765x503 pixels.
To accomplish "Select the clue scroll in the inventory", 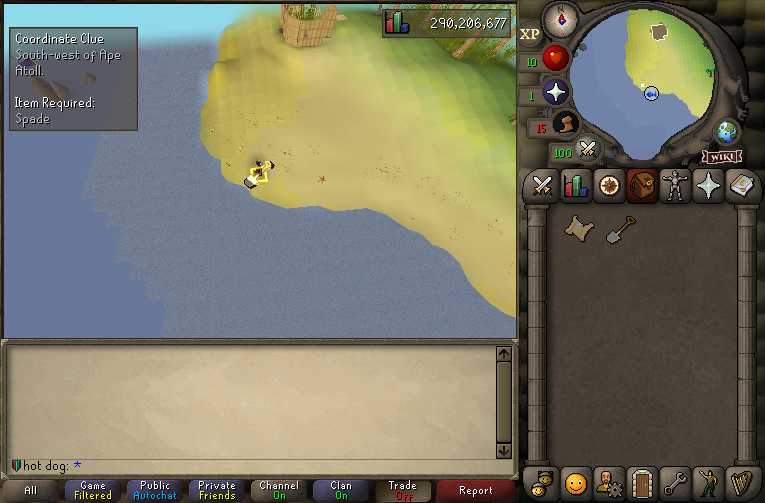I will pyautogui.click(x=577, y=228).
